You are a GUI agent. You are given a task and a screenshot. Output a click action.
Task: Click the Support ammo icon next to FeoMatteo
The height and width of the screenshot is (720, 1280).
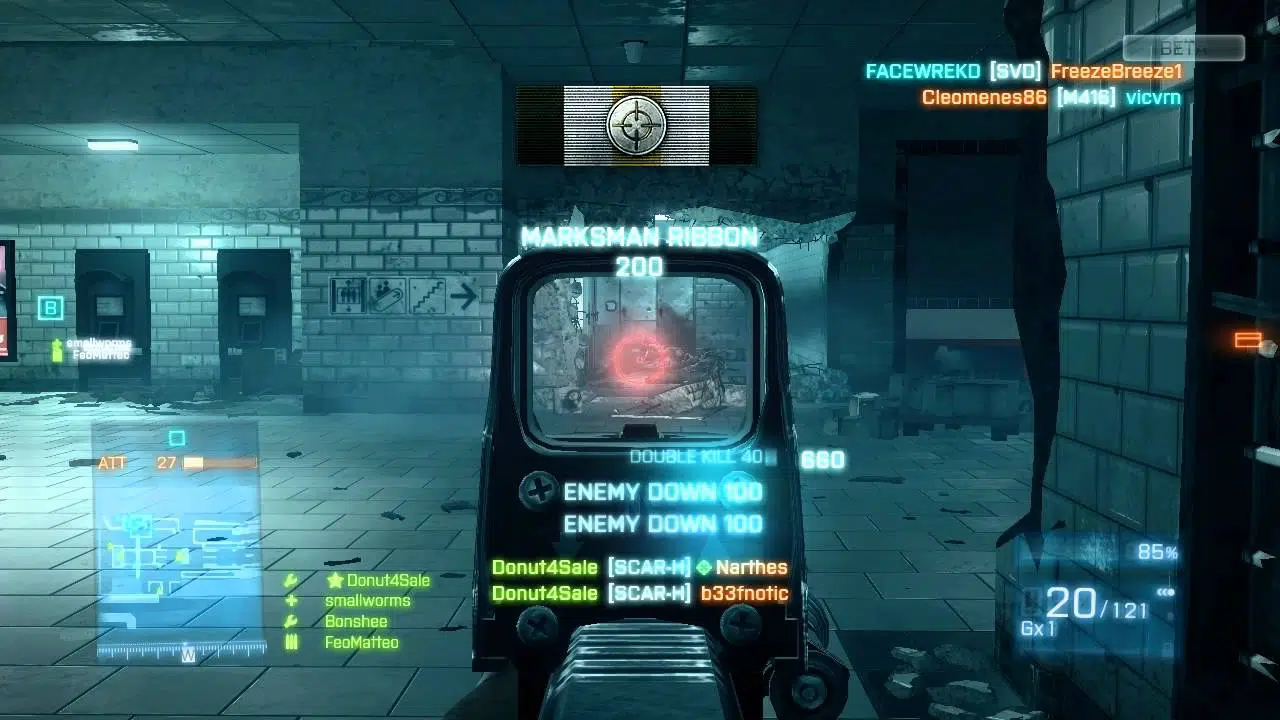291,641
